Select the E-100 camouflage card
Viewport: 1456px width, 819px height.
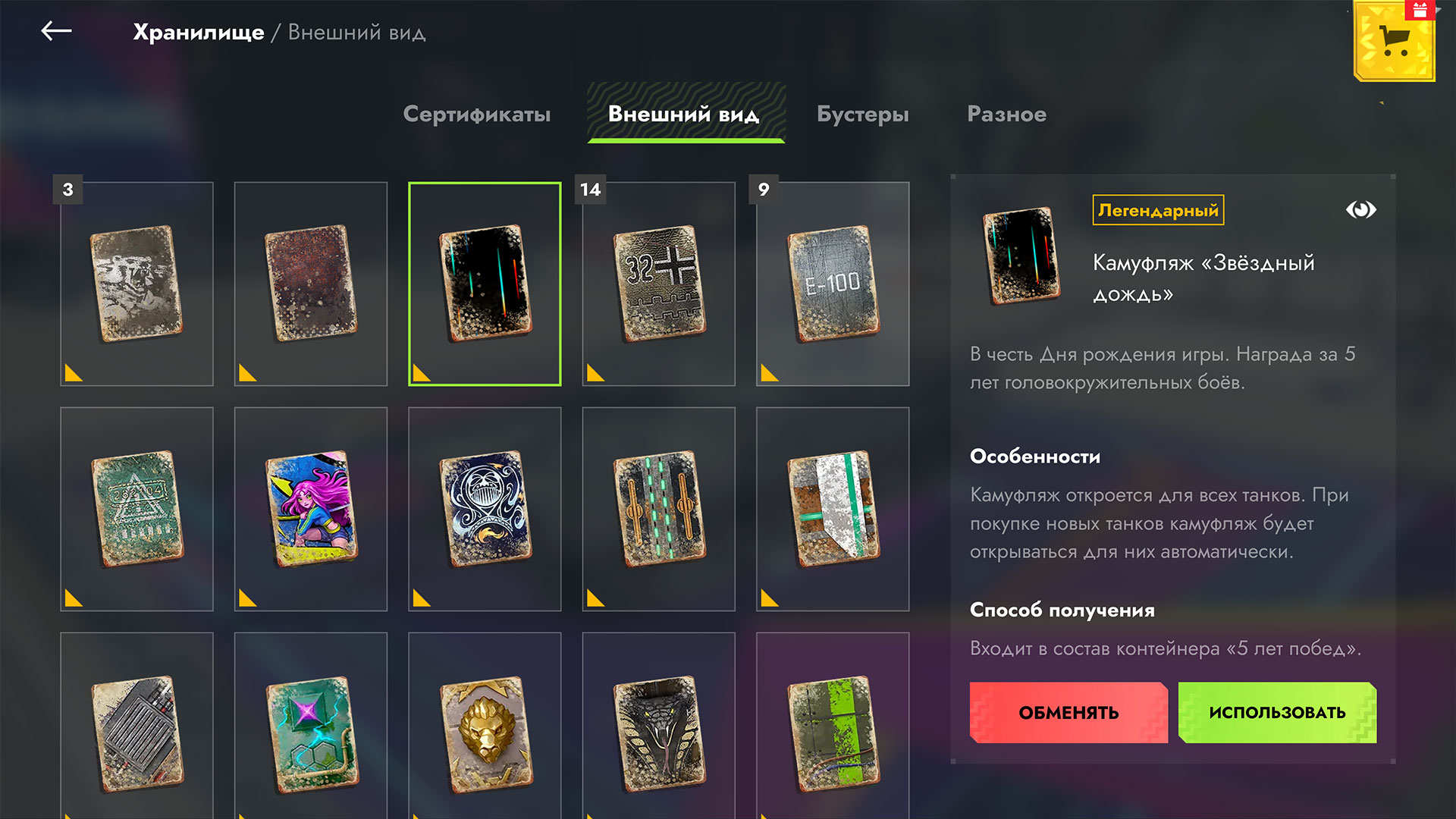point(833,284)
